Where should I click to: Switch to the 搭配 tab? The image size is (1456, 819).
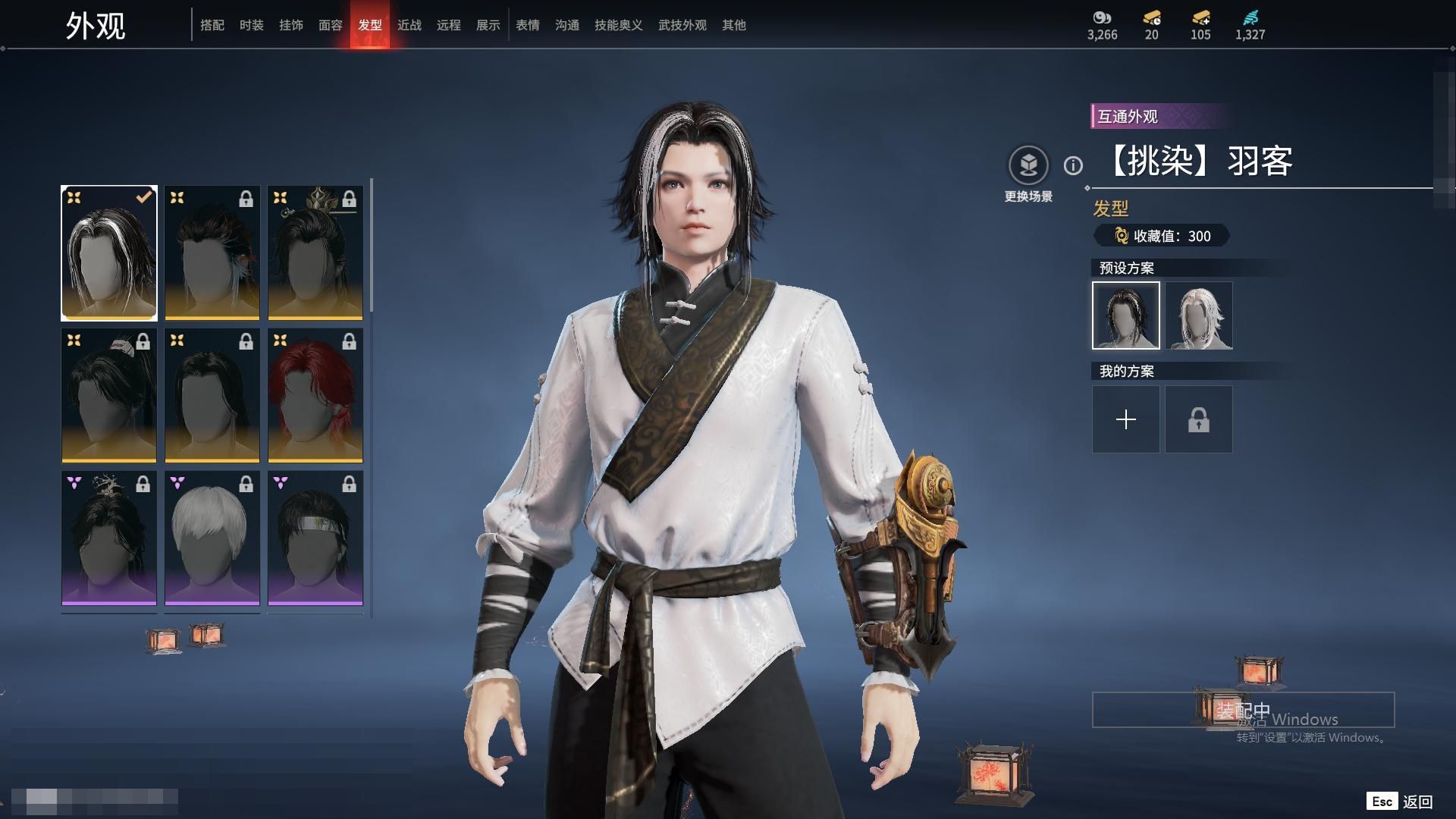pyautogui.click(x=212, y=25)
